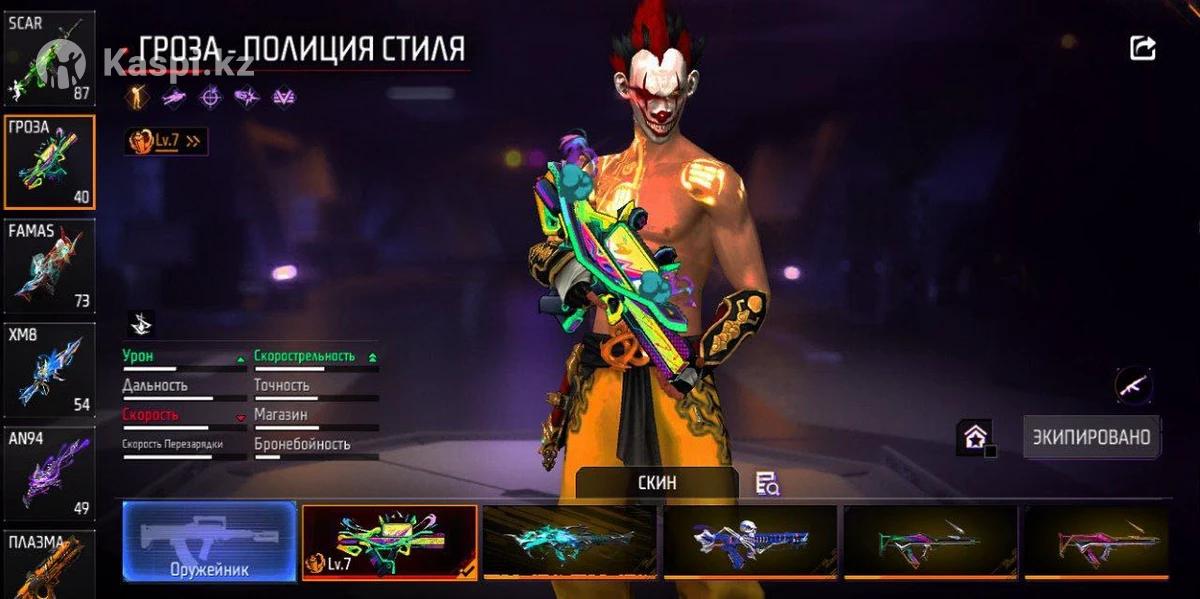Pick the ГРОЗА weapon in the sidebar
The width and height of the screenshot is (1200, 599).
click(x=49, y=162)
